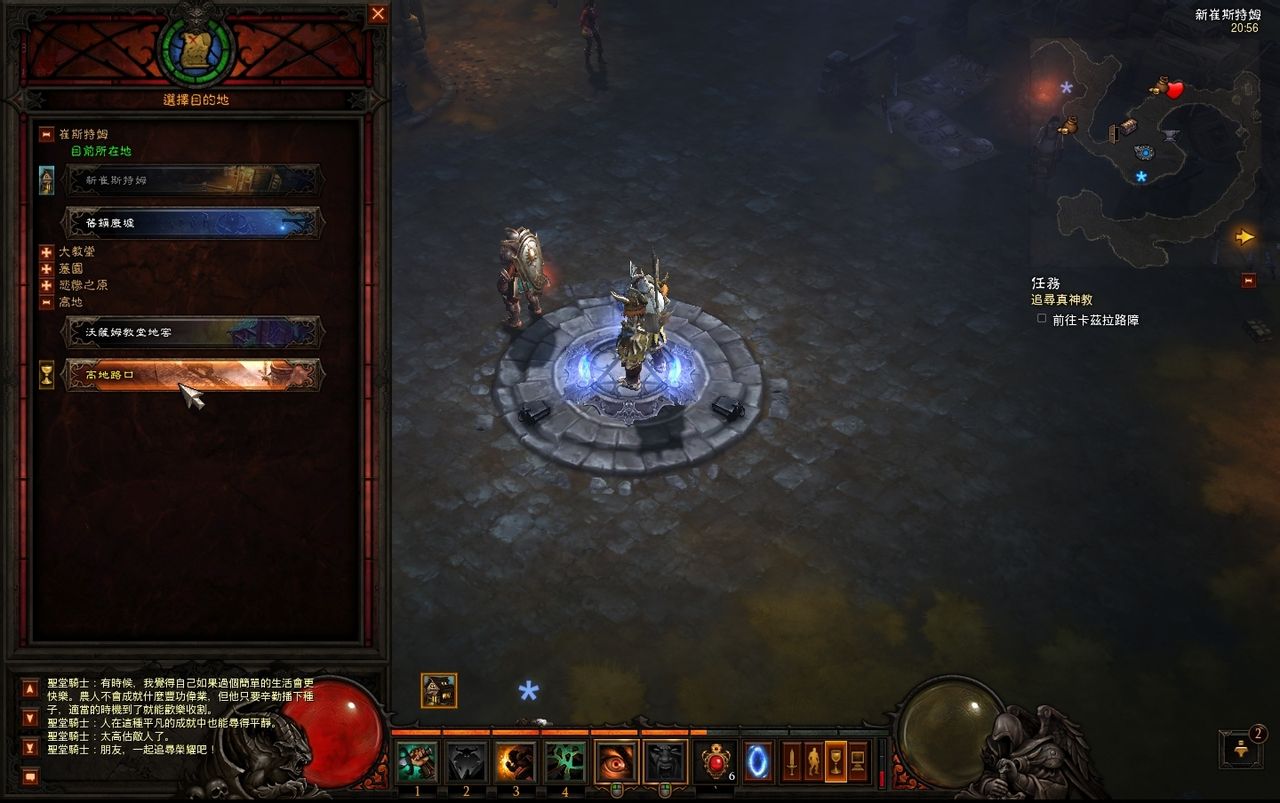The width and height of the screenshot is (1280, 803).
Task: Open the chat speech bubble button
Action: click(30, 776)
